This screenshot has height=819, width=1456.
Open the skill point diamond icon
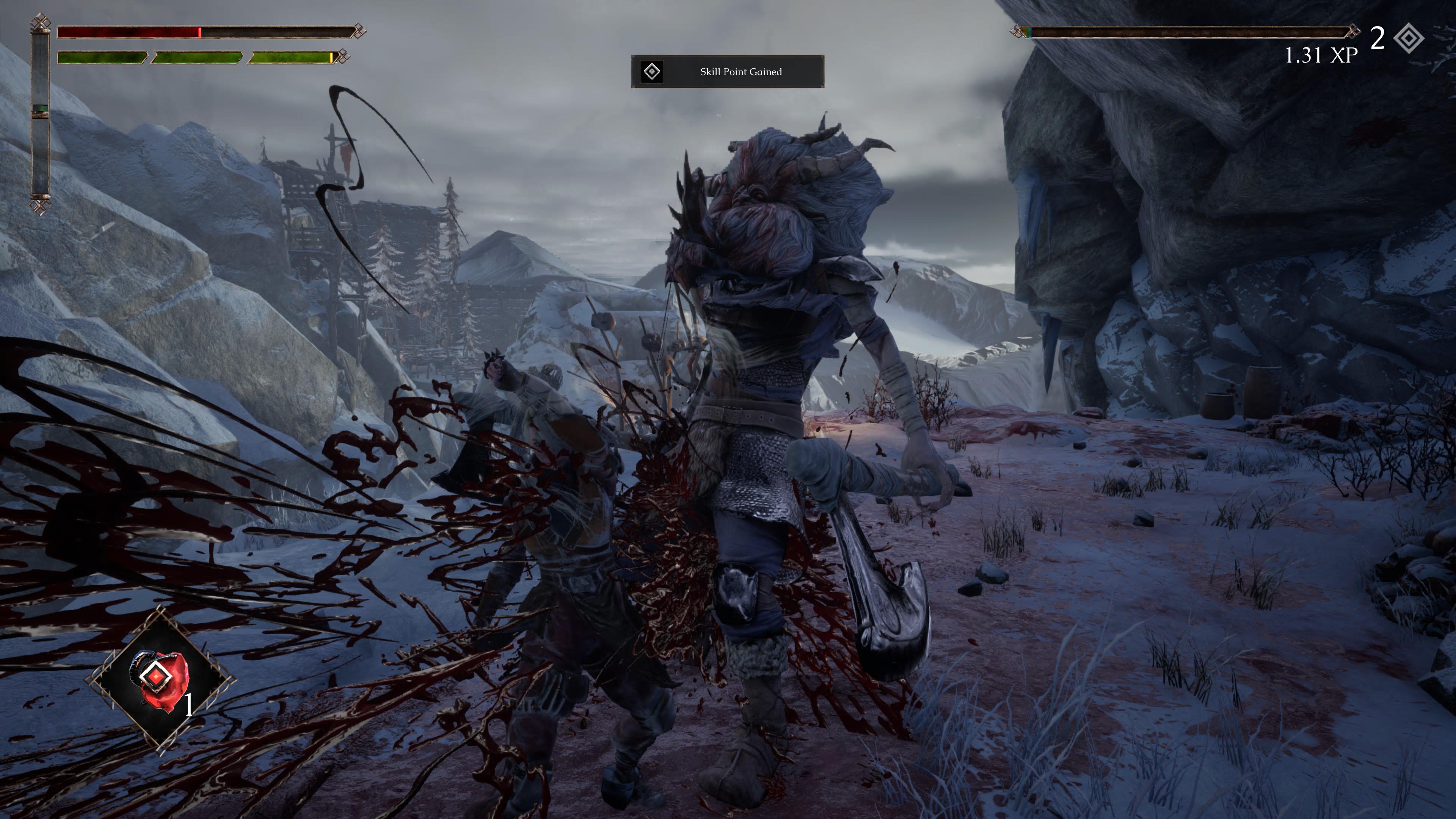[x=1409, y=38]
